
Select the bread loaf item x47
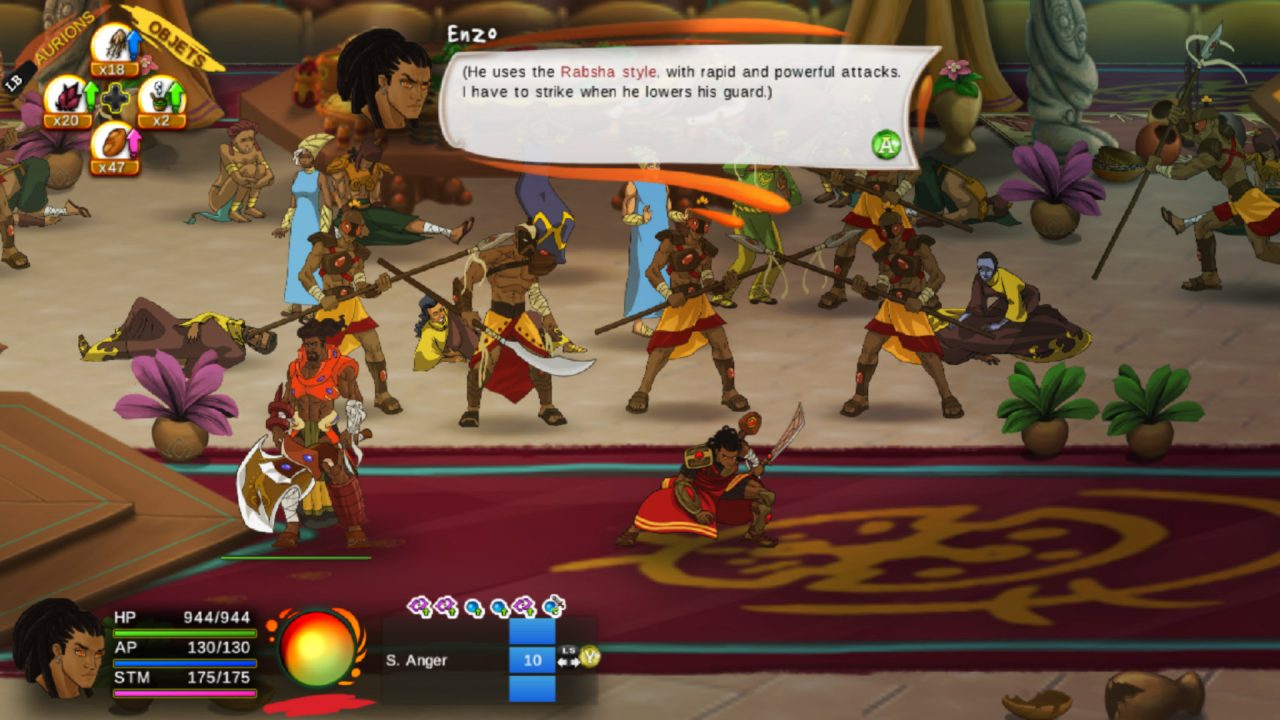(114, 143)
